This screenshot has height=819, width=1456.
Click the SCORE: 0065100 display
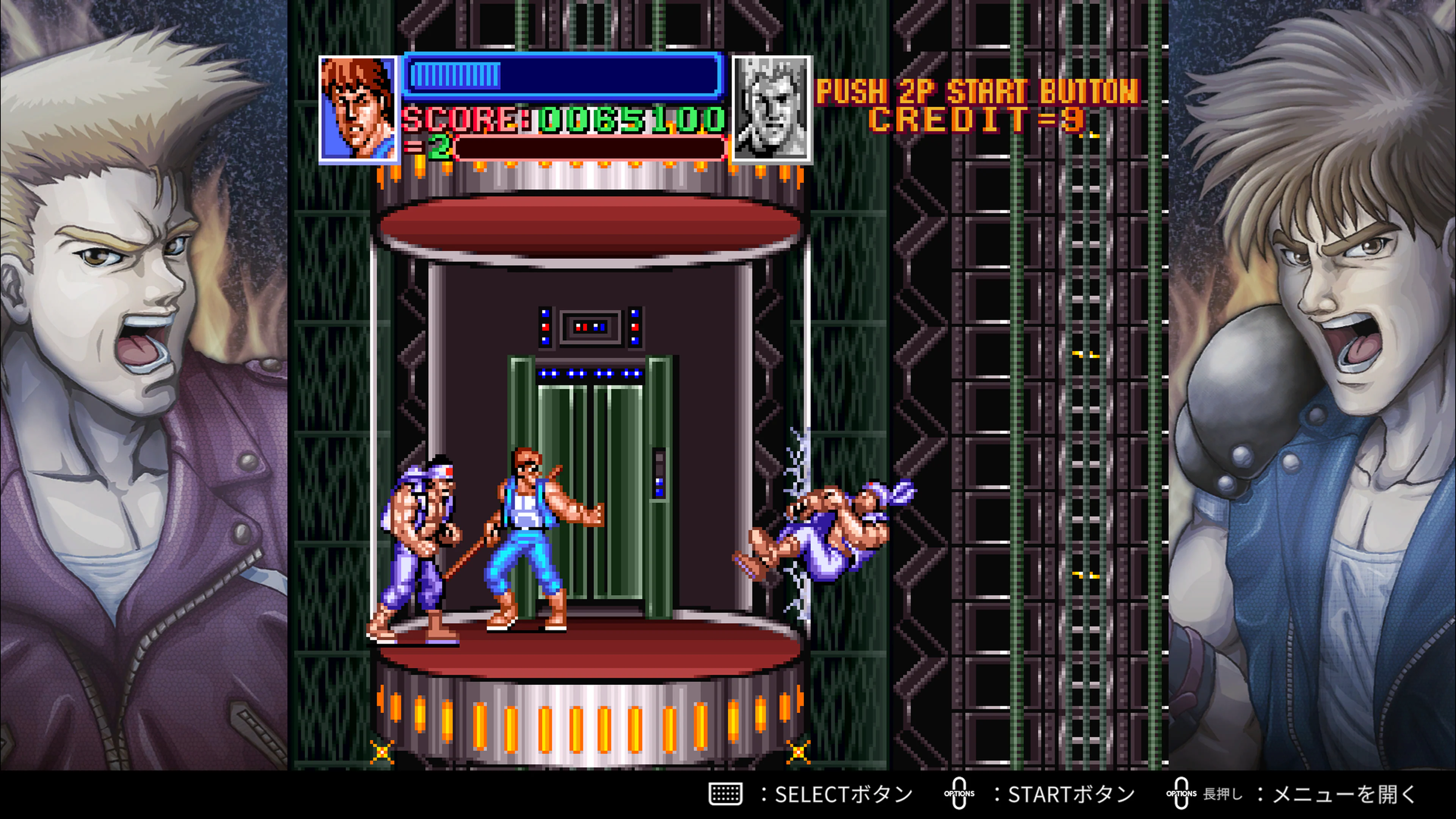point(560,119)
